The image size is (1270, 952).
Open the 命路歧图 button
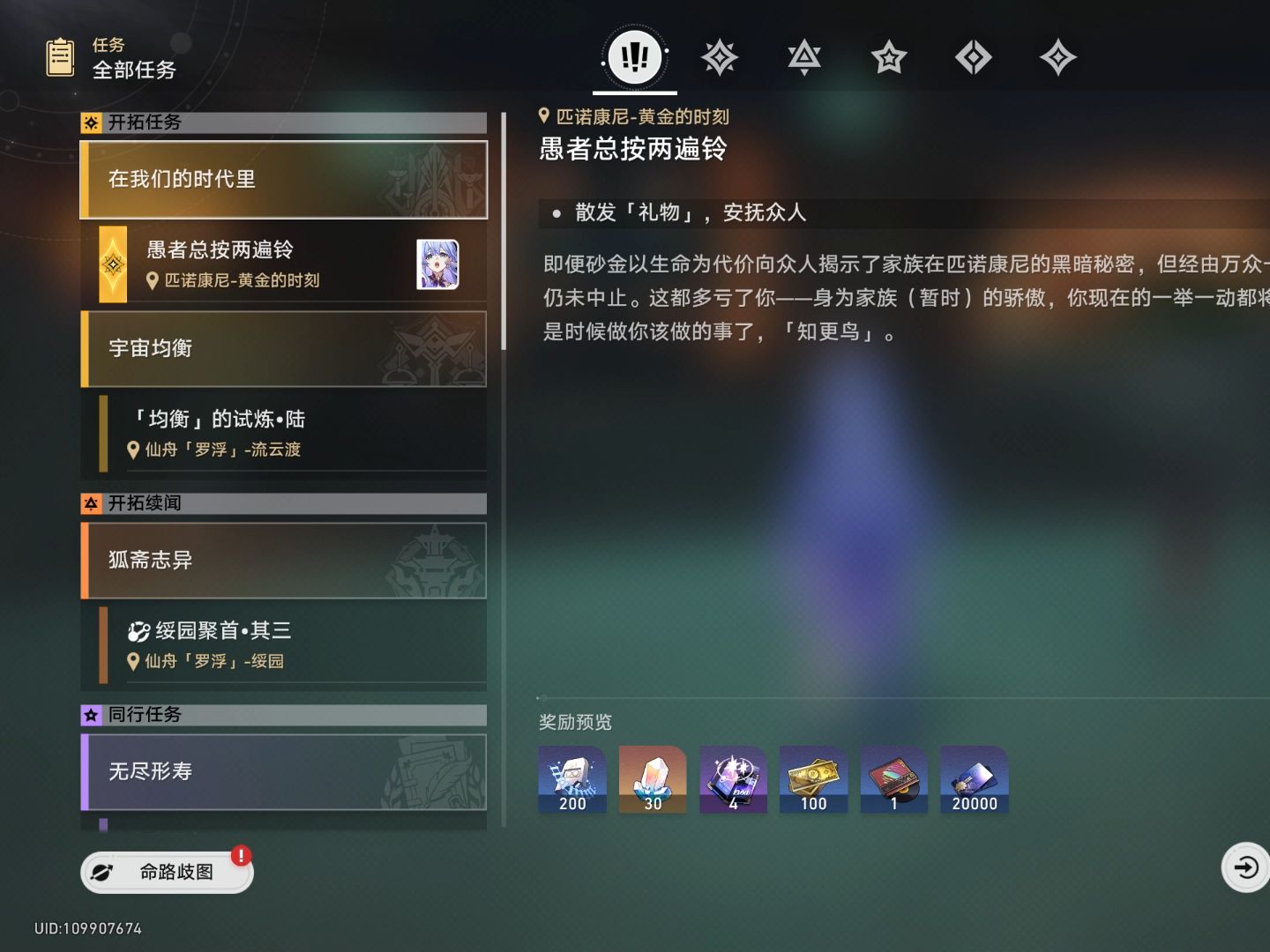pyautogui.click(x=166, y=871)
